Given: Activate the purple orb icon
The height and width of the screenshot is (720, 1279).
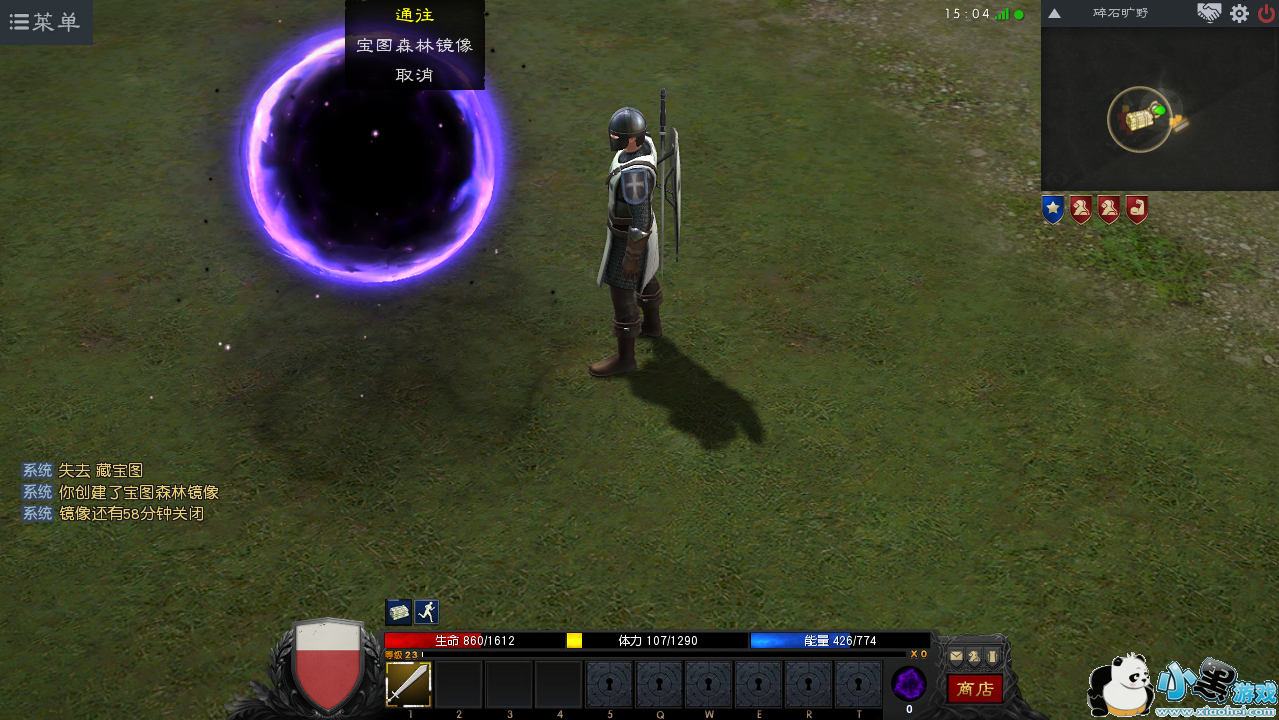Looking at the screenshot, I should [908, 684].
